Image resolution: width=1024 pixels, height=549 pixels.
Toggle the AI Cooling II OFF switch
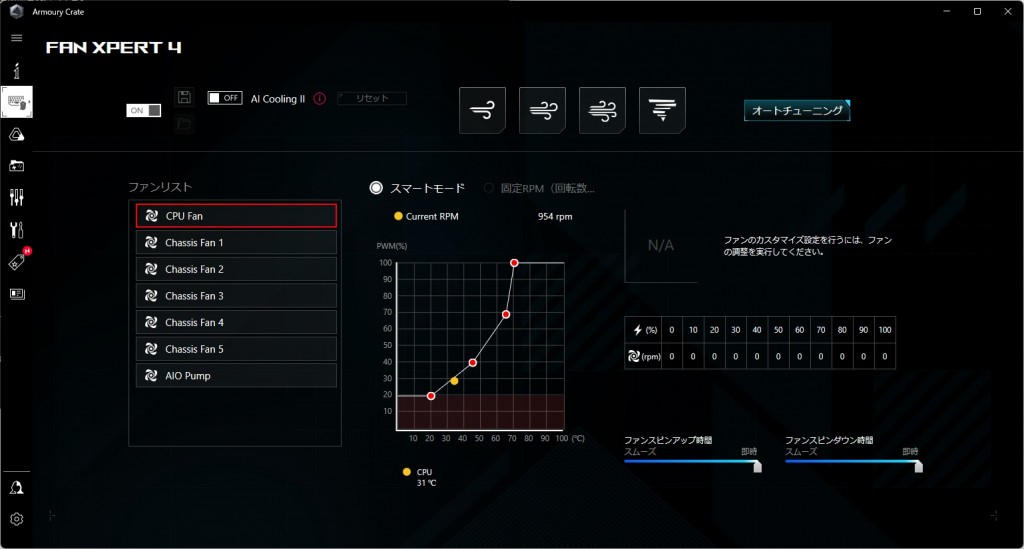(225, 98)
